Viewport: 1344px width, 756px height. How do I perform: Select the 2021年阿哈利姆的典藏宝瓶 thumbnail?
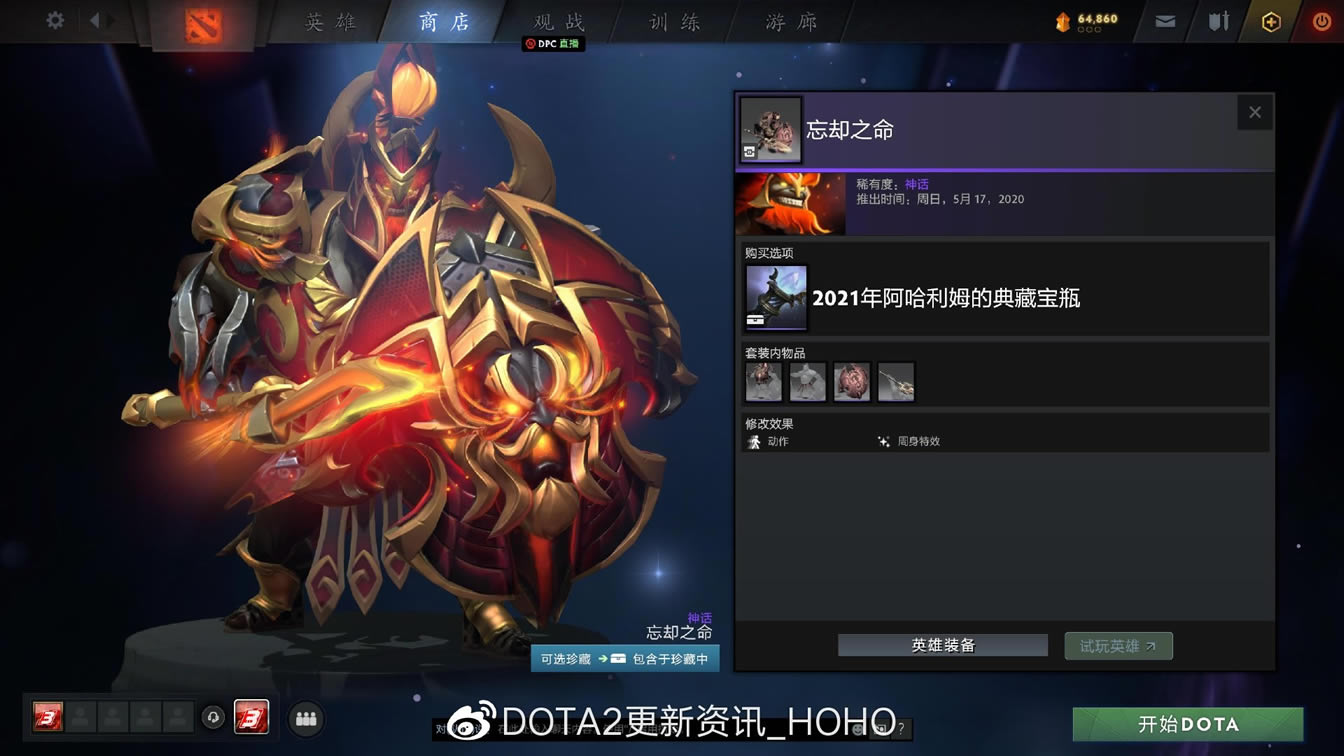tap(775, 297)
